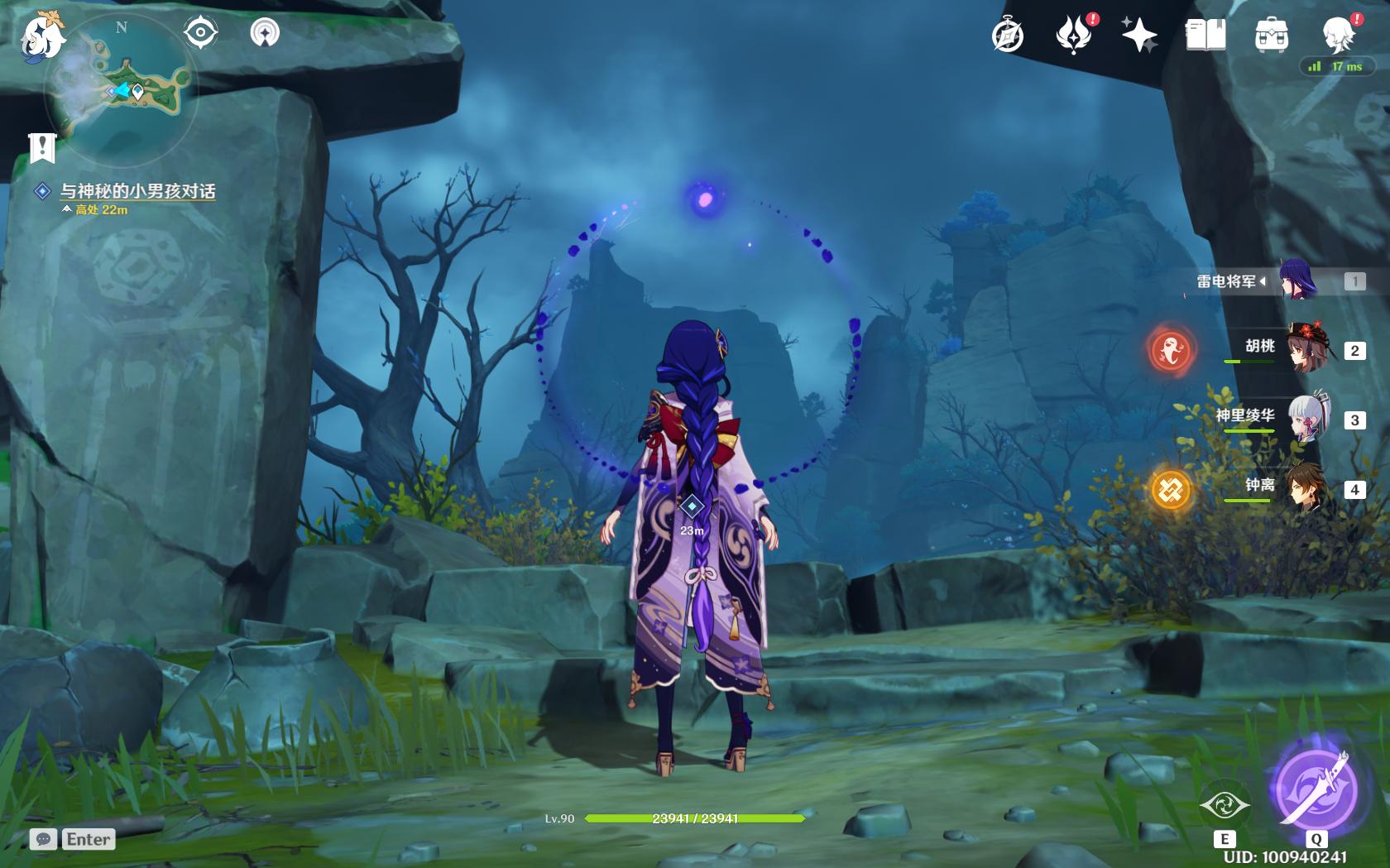This screenshot has width=1390, height=868.
Task: Select active character 雷电将军
Action: pyautogui.click(x=1296, y=281)
